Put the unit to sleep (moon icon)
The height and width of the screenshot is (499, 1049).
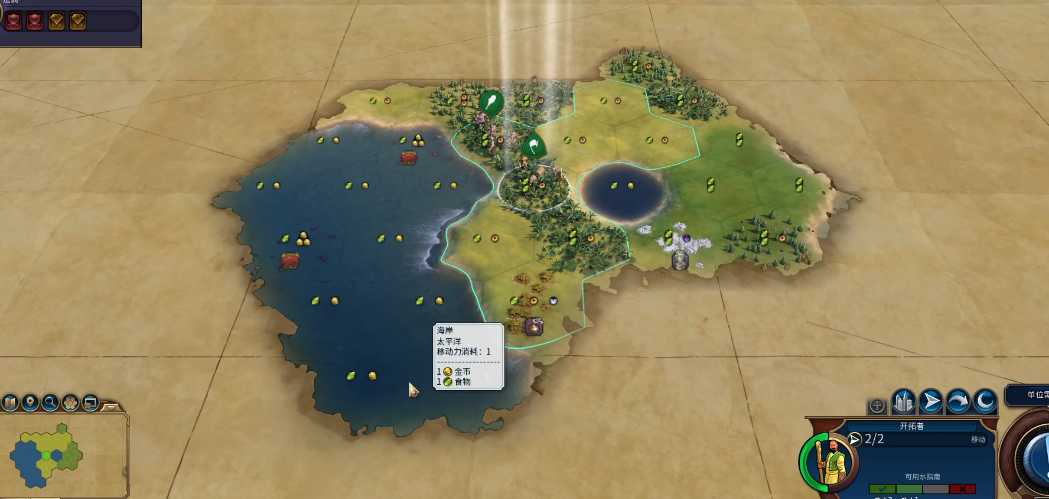coord(985,402)
